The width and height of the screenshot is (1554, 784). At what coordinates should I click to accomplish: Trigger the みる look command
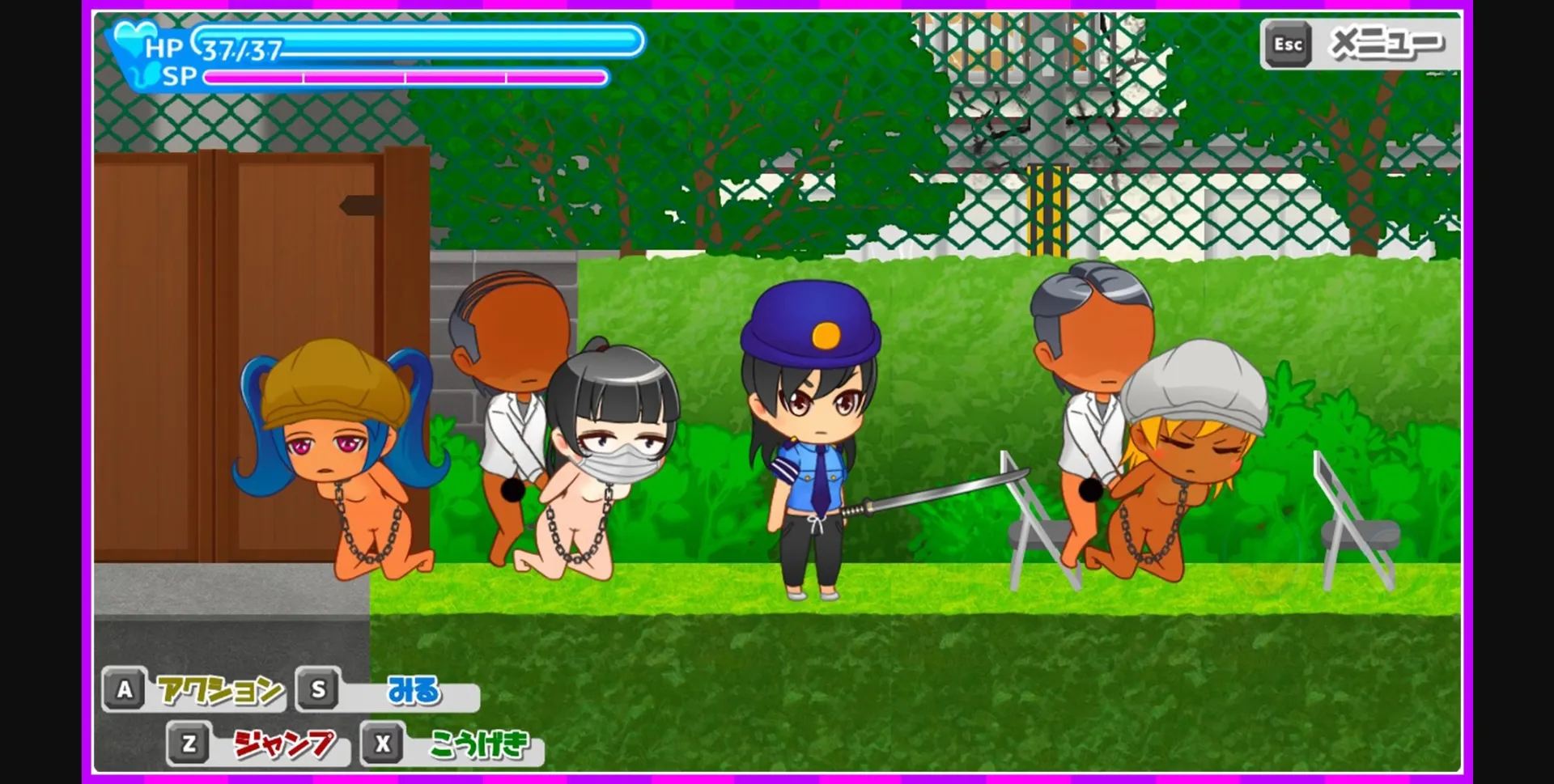click(x=413, y=692)
